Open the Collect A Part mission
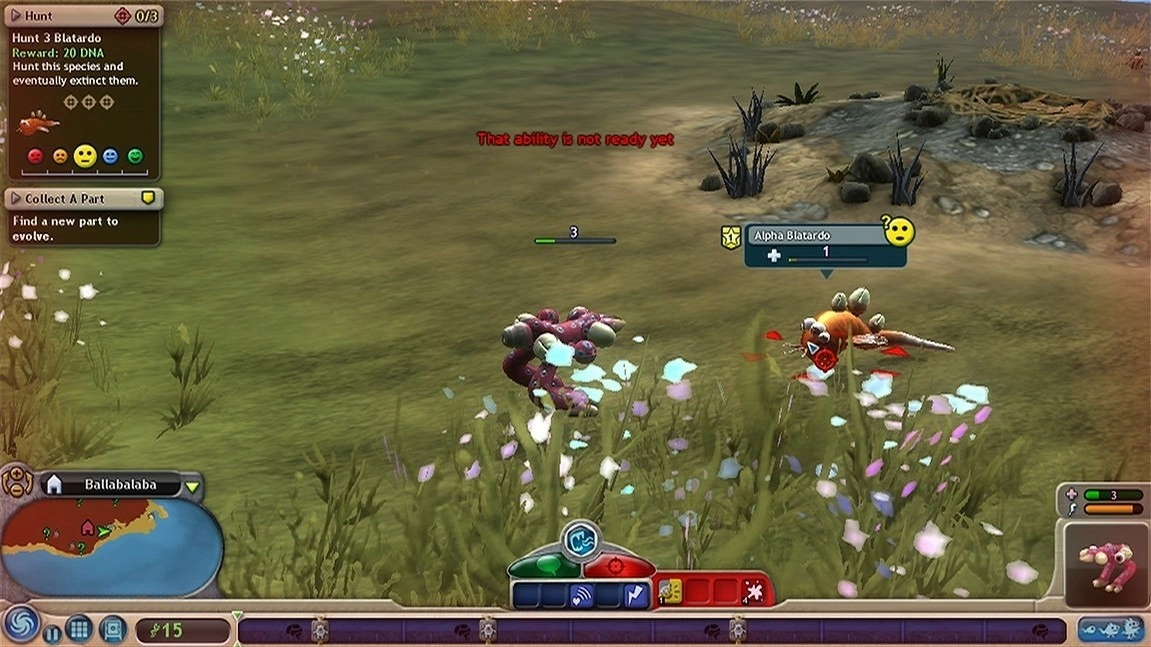 16,199
